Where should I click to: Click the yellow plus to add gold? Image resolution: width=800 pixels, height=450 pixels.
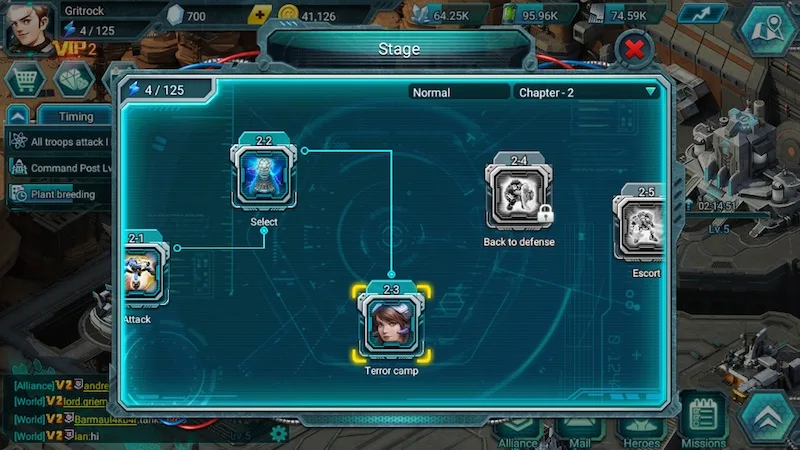261,16
